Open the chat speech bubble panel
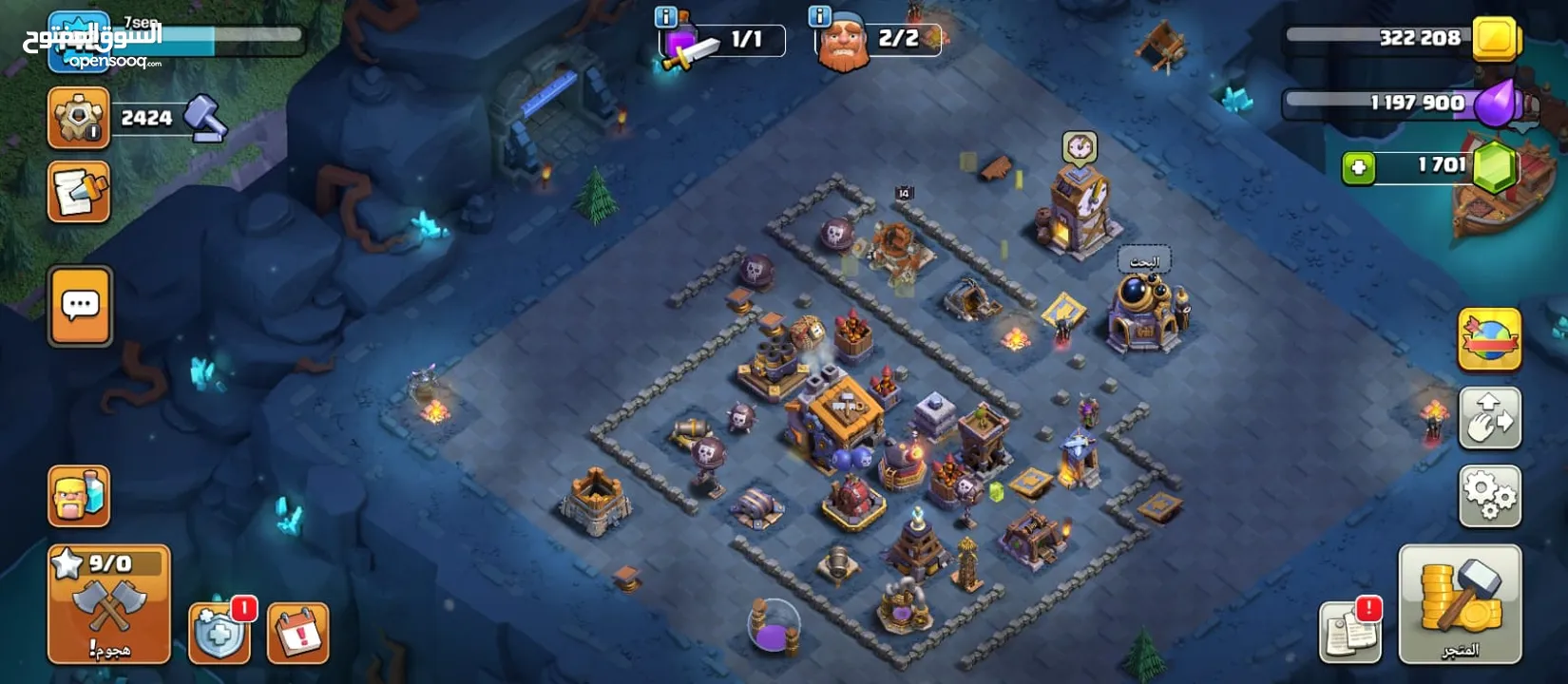 (81, 306)
